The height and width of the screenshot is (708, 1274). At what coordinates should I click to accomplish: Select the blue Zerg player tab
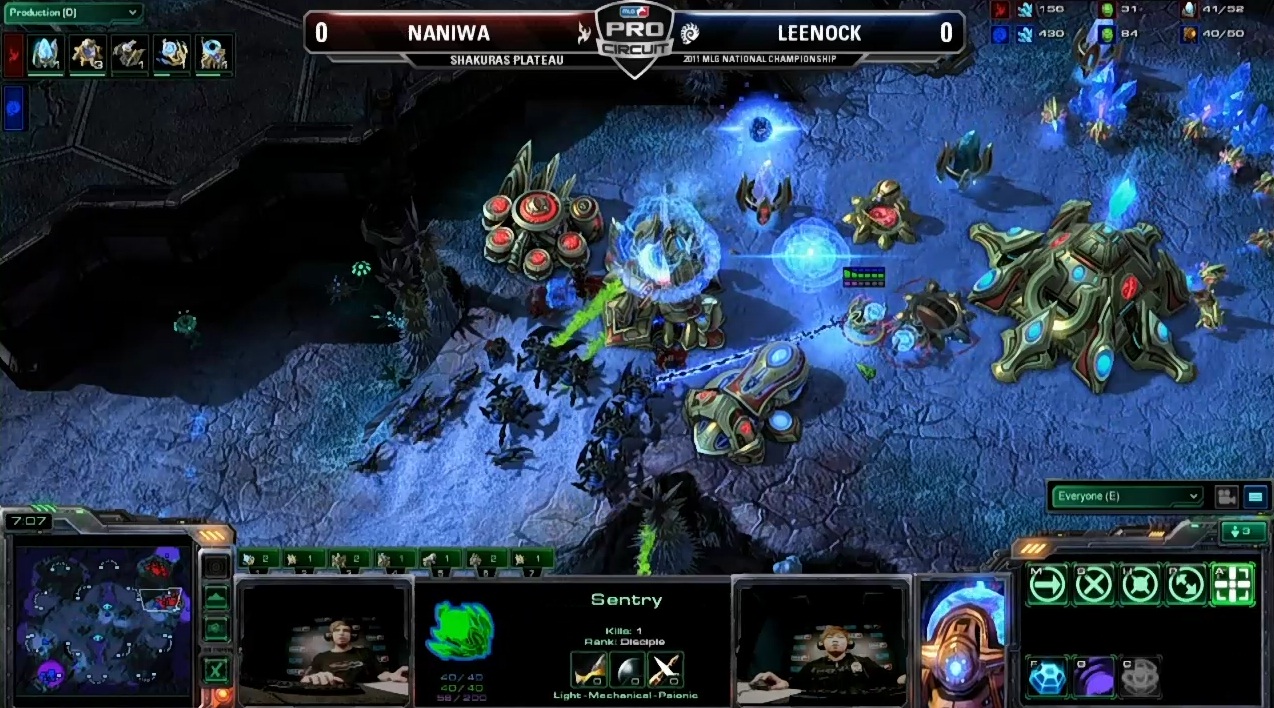(x=13, y=109)
